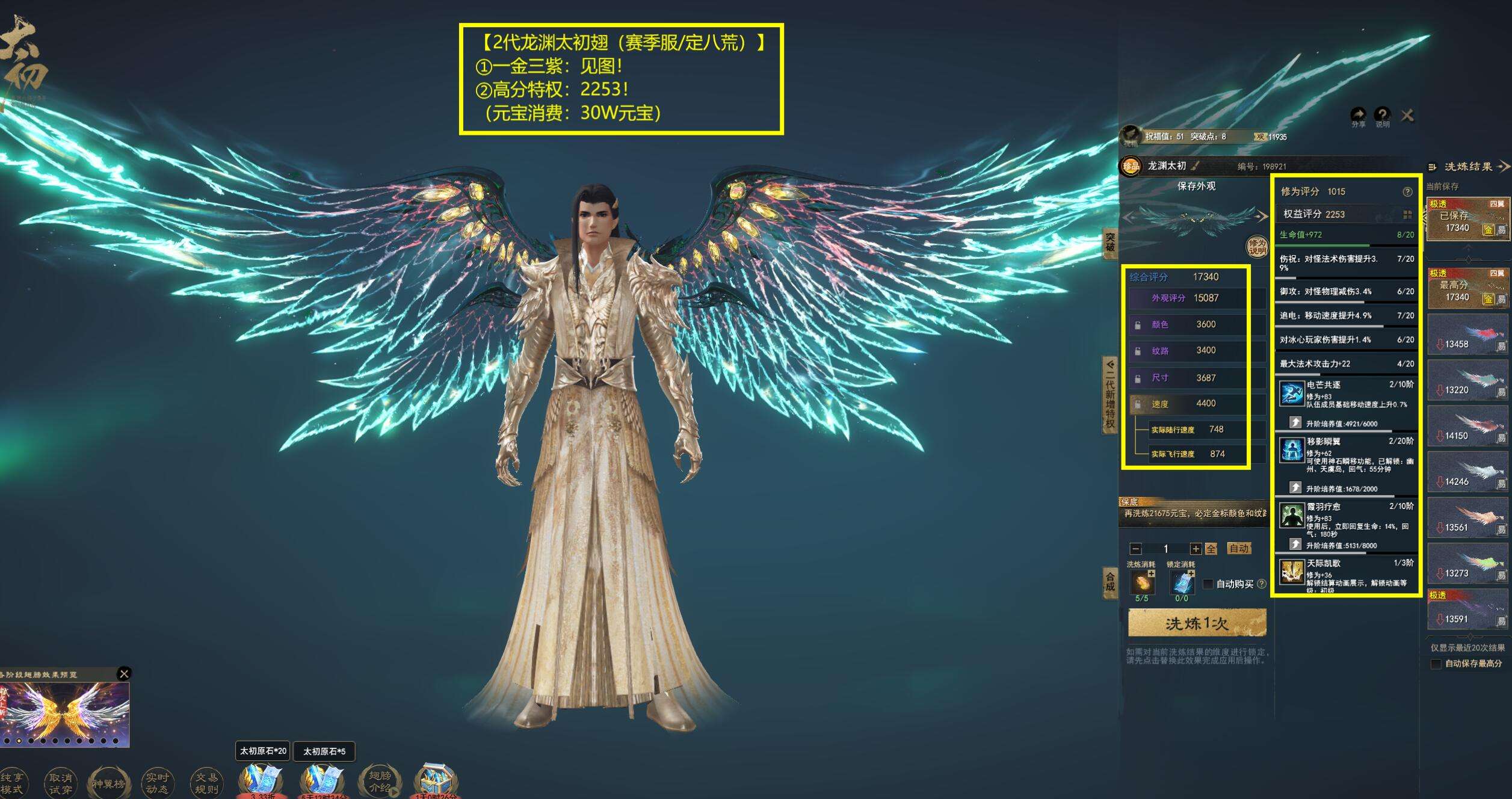This screenshot has height=799, width=1512.
Task: Decrease refine count with the minus stepper
Action: 1135,549
